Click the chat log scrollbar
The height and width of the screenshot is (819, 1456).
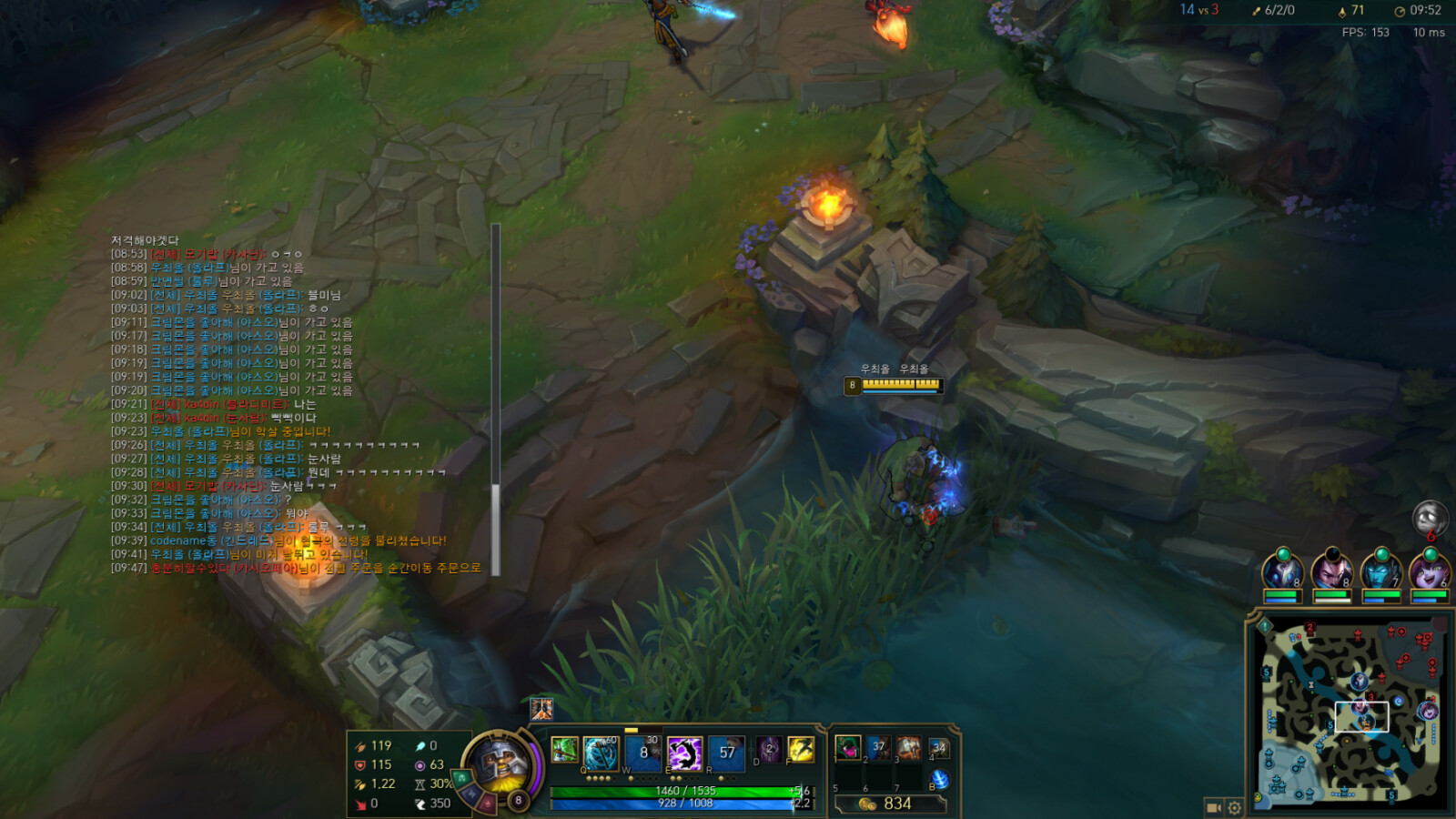coord(496,399)
